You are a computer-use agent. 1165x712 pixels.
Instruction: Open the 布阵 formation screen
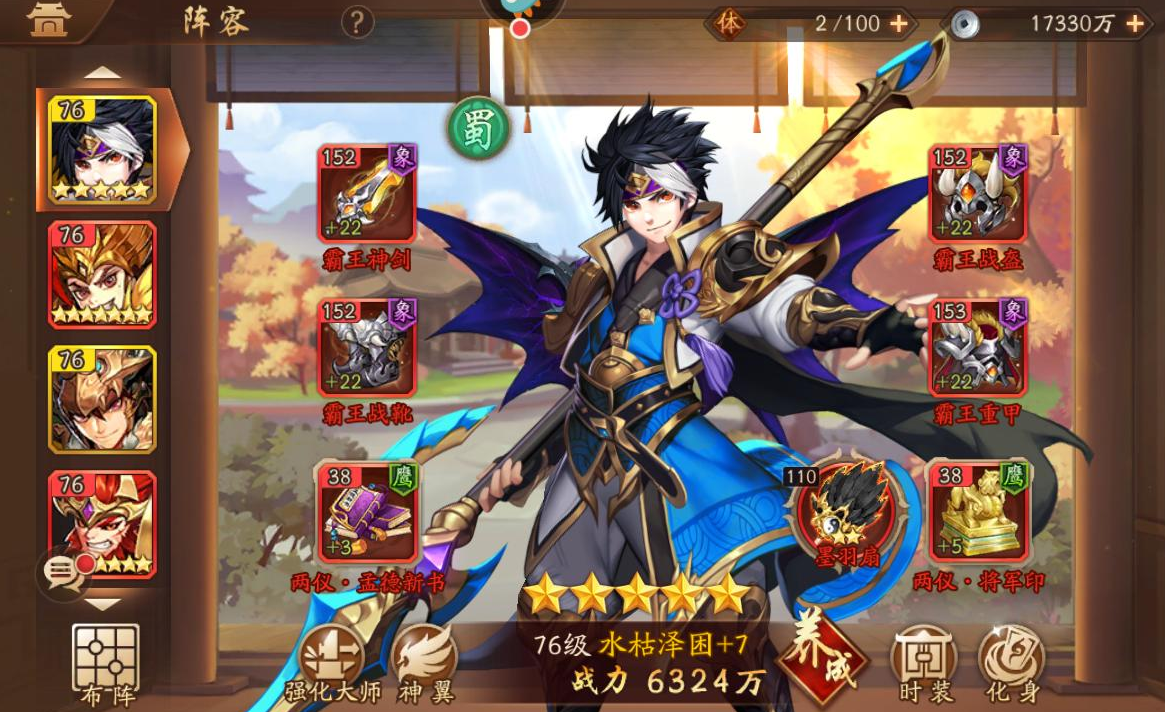(x=106, y=663)
